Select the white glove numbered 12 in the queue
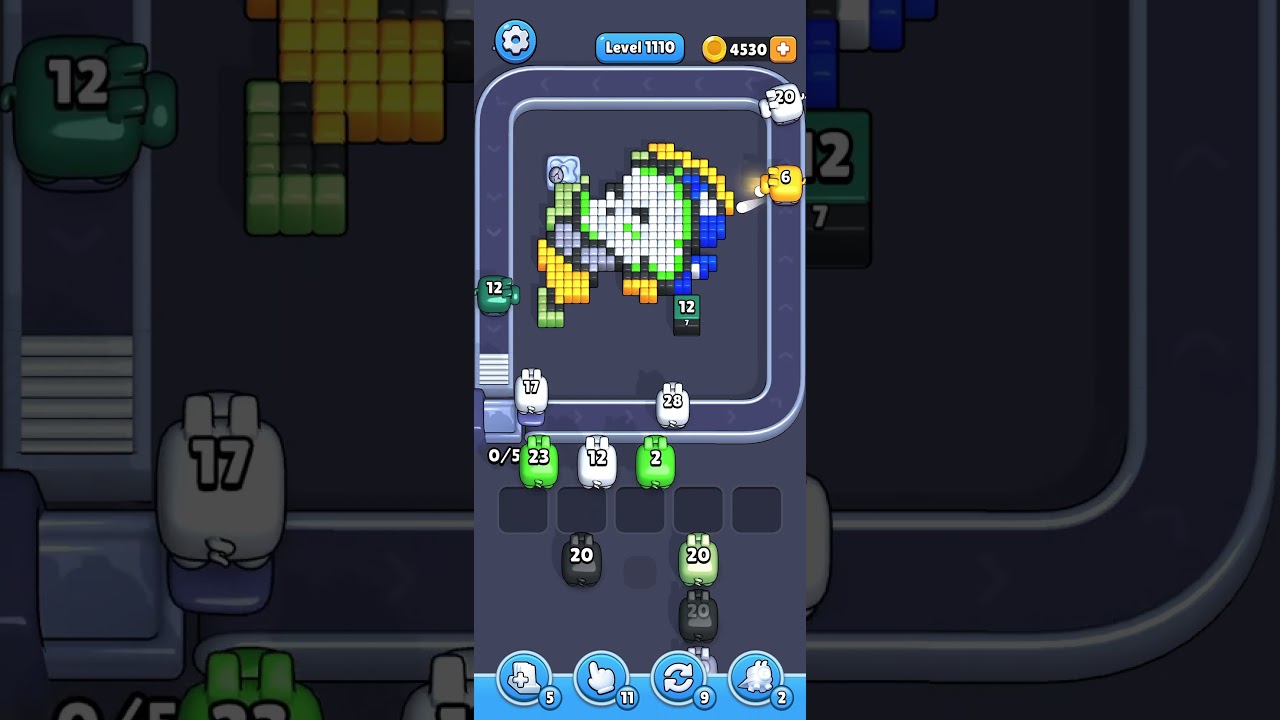 pyautogui.click(x=597, y=460)
